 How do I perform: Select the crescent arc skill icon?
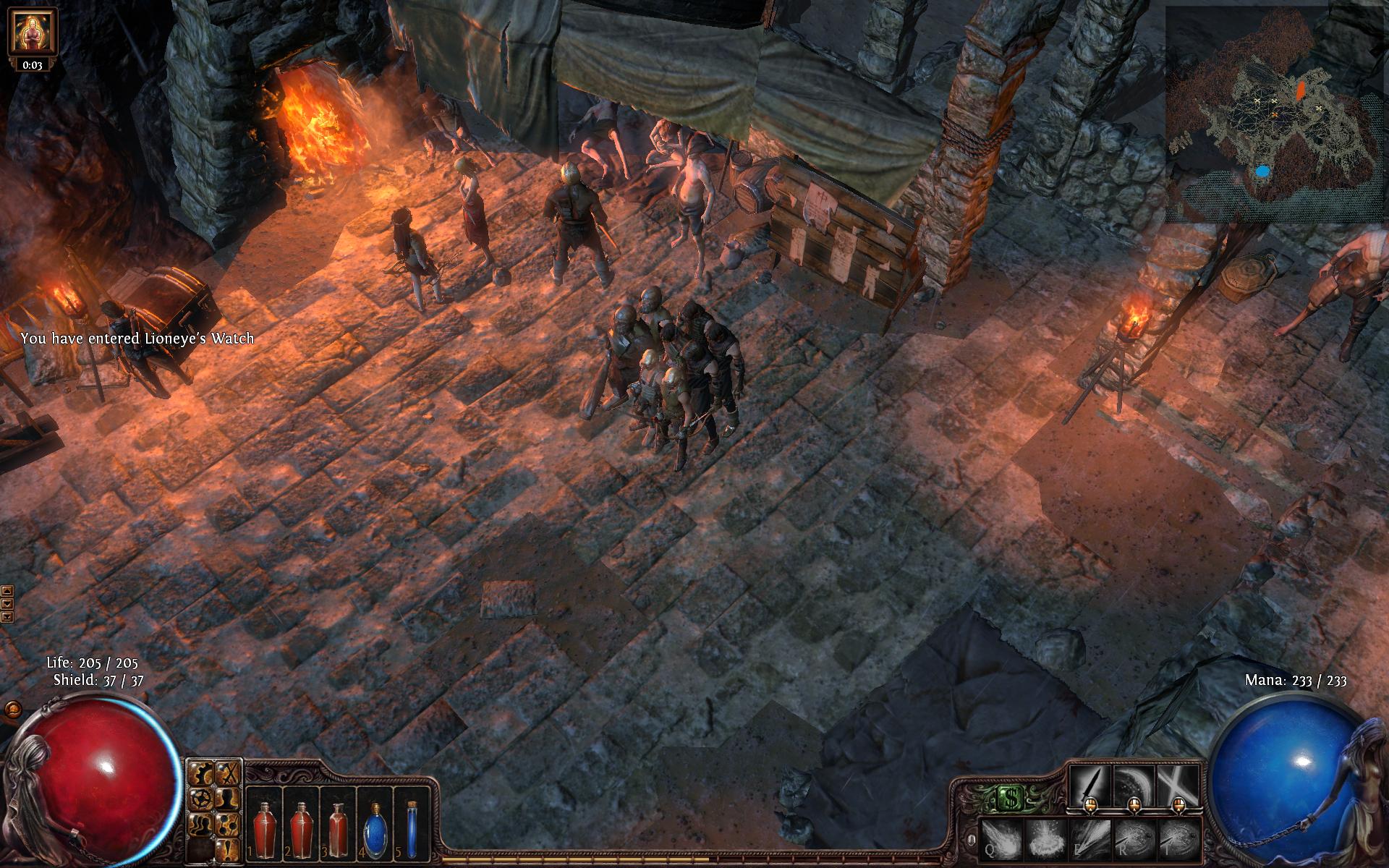point(1133,785)
